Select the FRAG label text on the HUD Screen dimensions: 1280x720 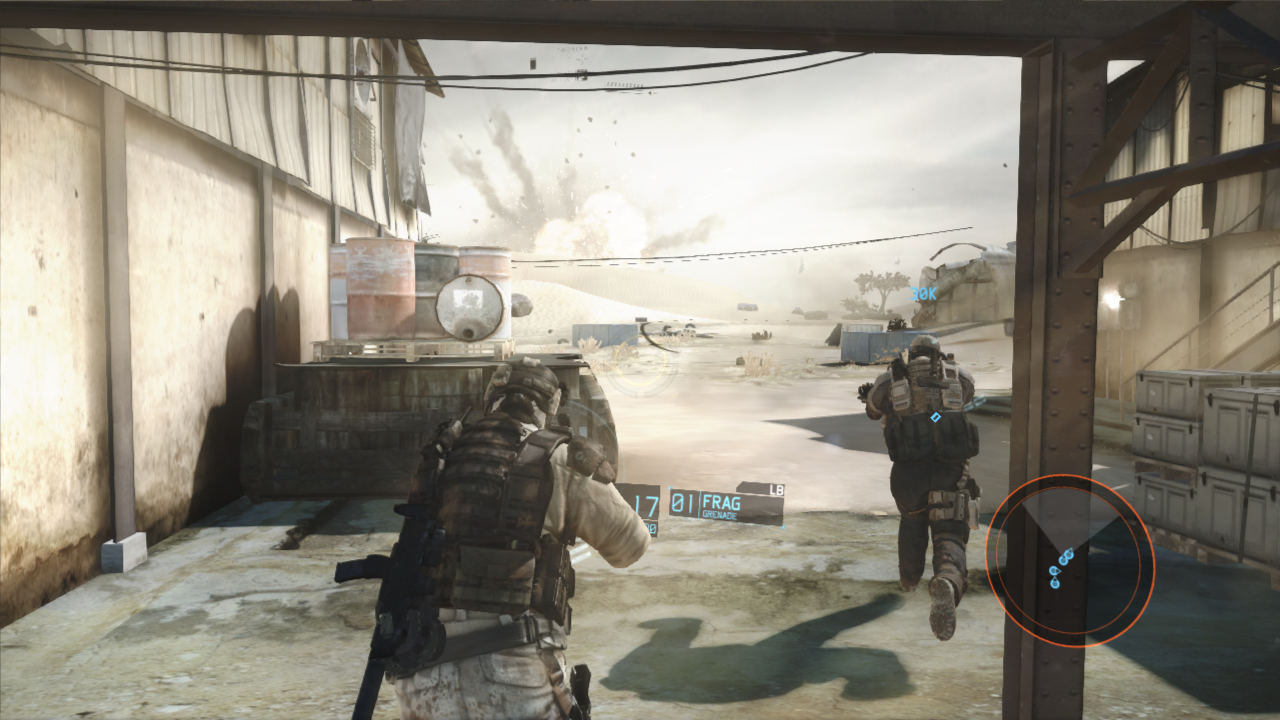coord(721,503)
